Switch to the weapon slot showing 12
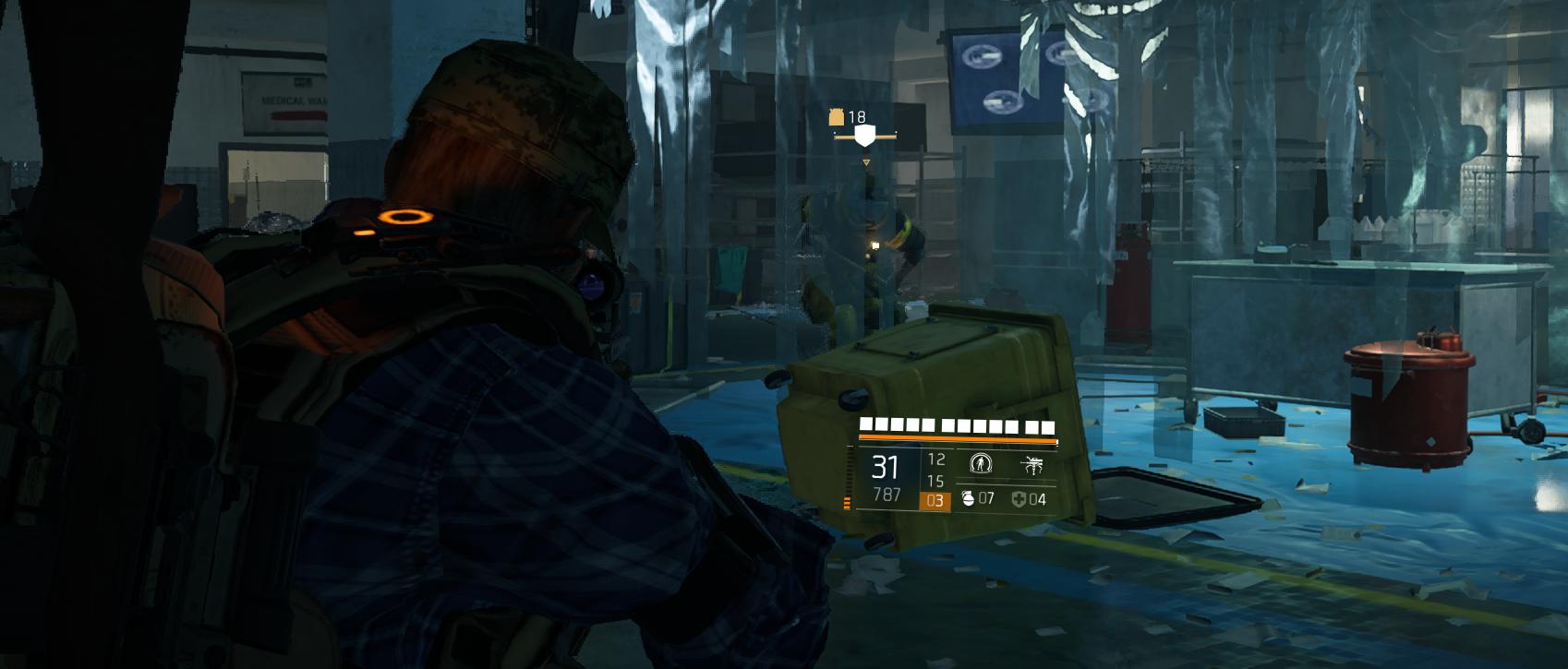 [935, 459]
